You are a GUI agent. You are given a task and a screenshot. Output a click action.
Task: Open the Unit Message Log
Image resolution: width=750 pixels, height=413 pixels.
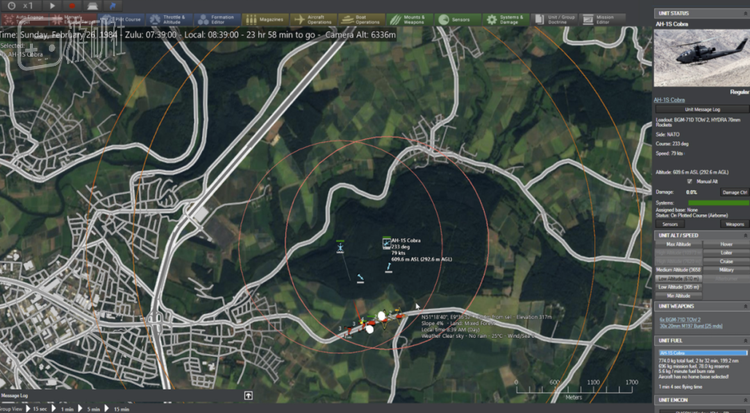click(699, 108)
